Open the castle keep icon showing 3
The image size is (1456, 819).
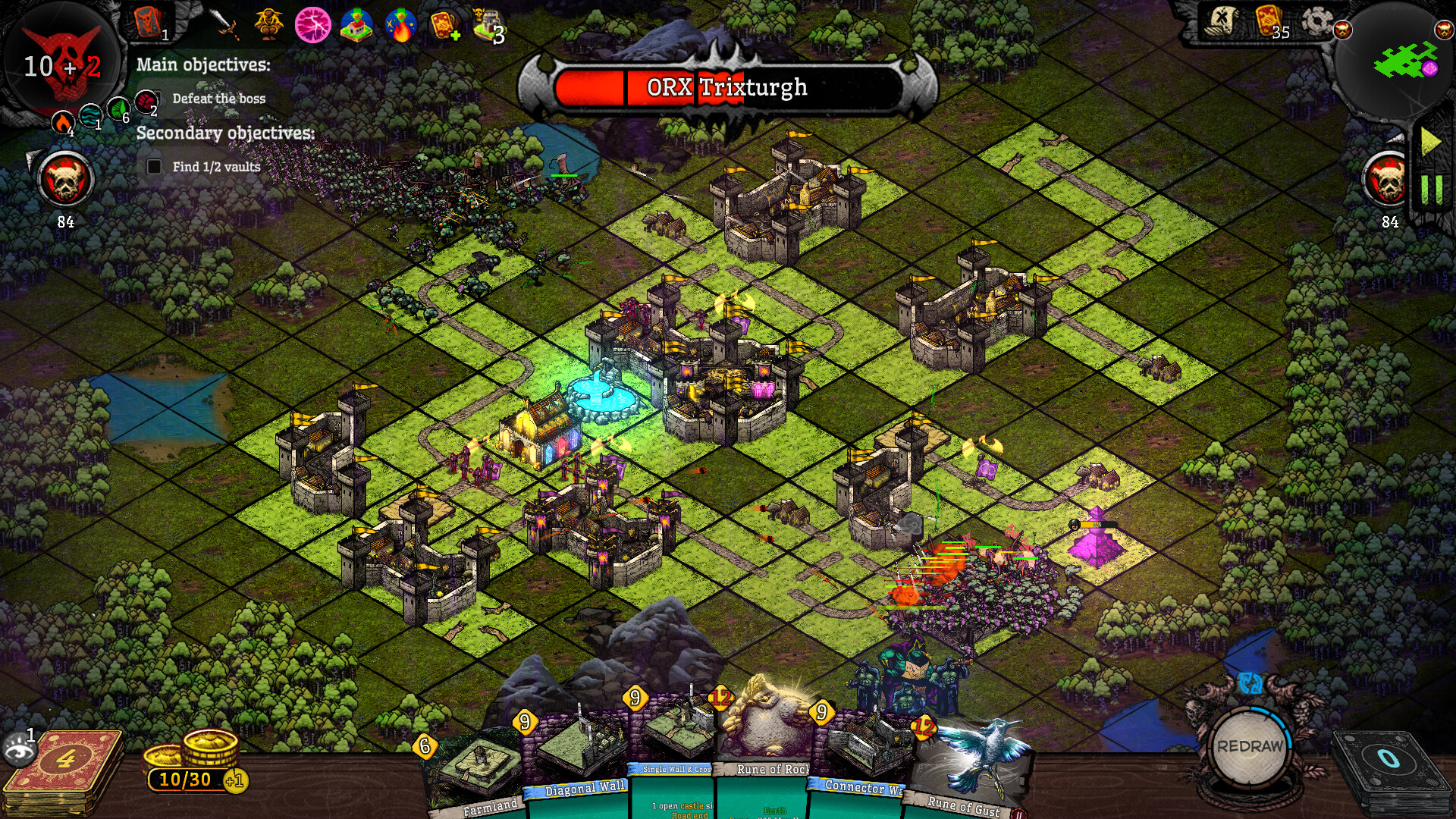[x=488, y=23]
